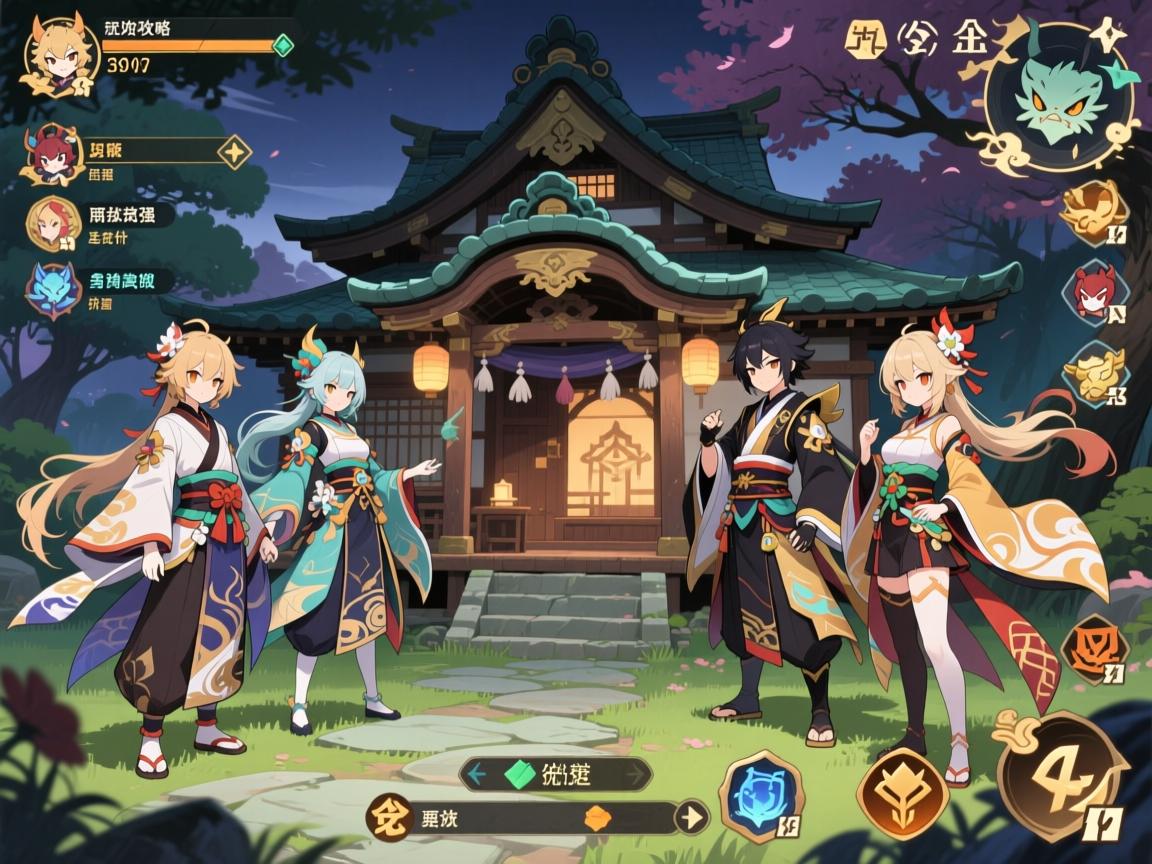Choose the blonde red-hooded party member portrait
Viewport: 1152px width, 864px height.
54,222
